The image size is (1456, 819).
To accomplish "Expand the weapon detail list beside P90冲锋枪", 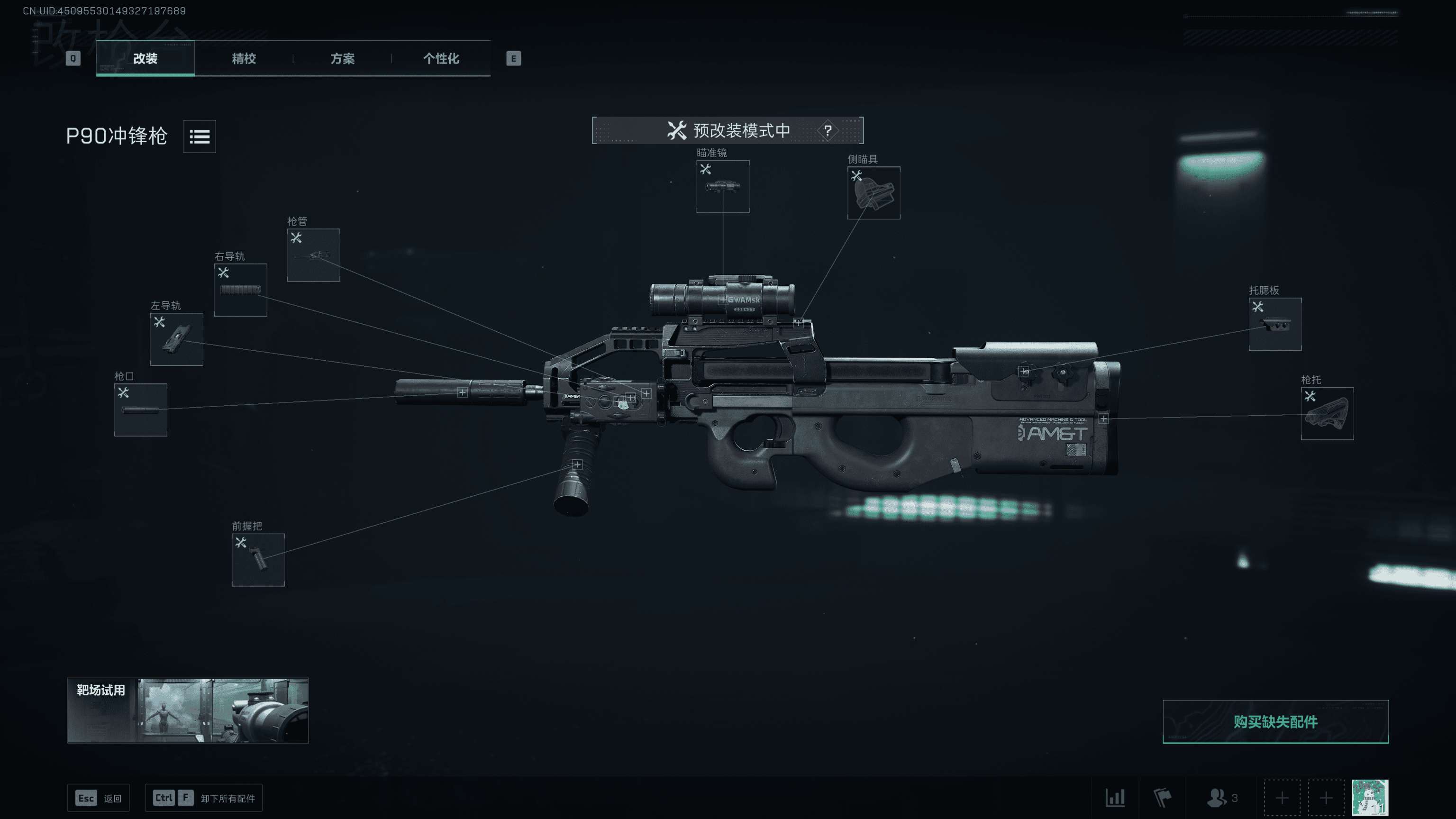I will click(200, 136).
